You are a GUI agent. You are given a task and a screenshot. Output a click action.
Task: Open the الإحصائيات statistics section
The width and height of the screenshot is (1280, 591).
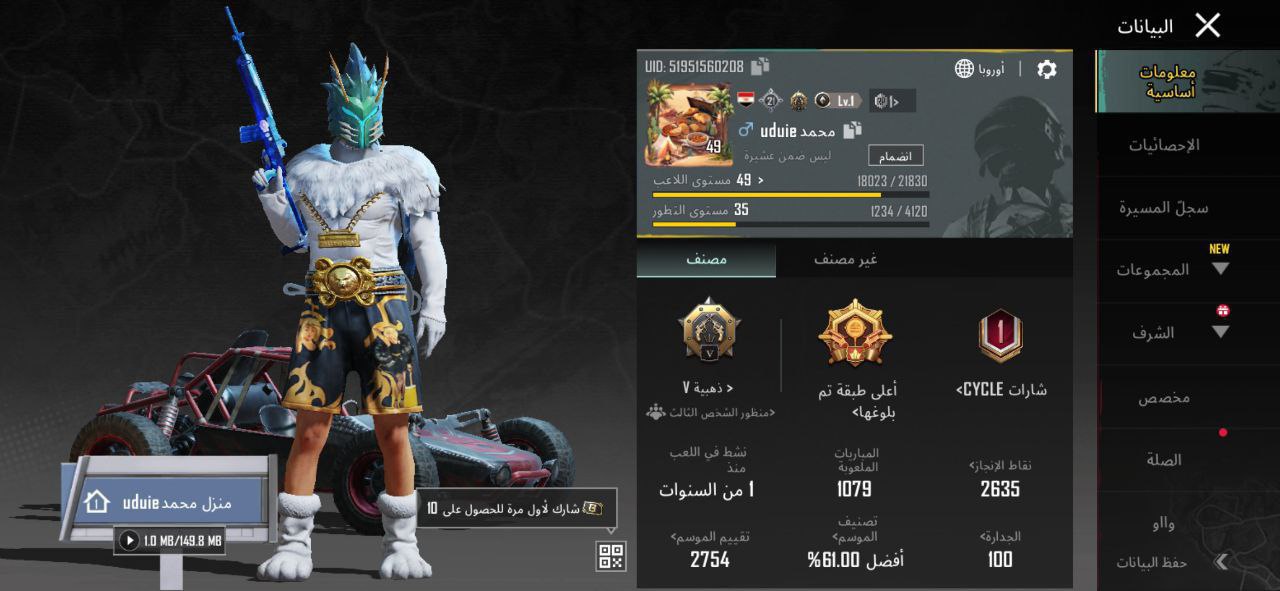pos(1164,146)
